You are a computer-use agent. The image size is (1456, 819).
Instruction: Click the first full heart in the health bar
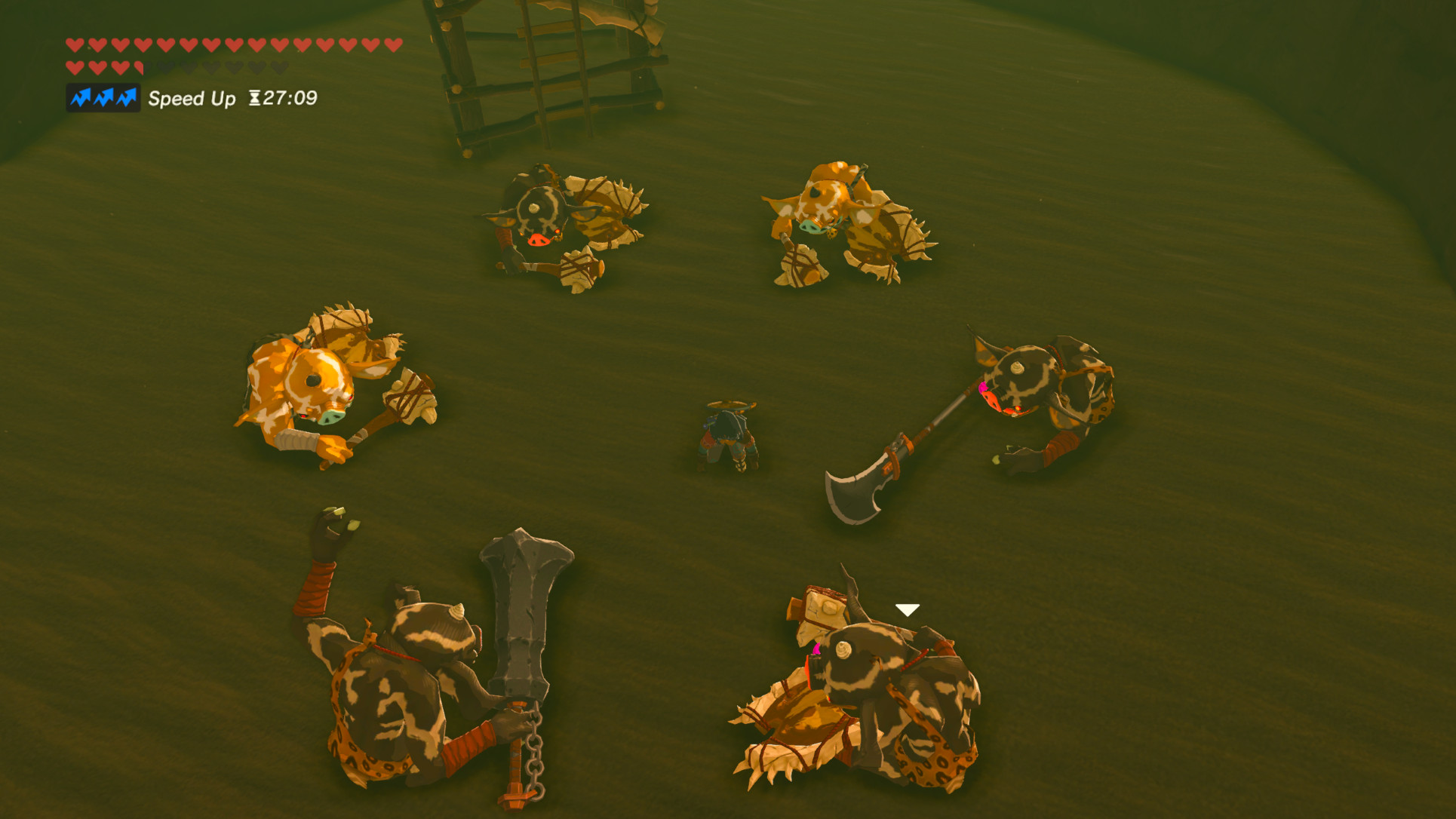(x=75, y=45)
